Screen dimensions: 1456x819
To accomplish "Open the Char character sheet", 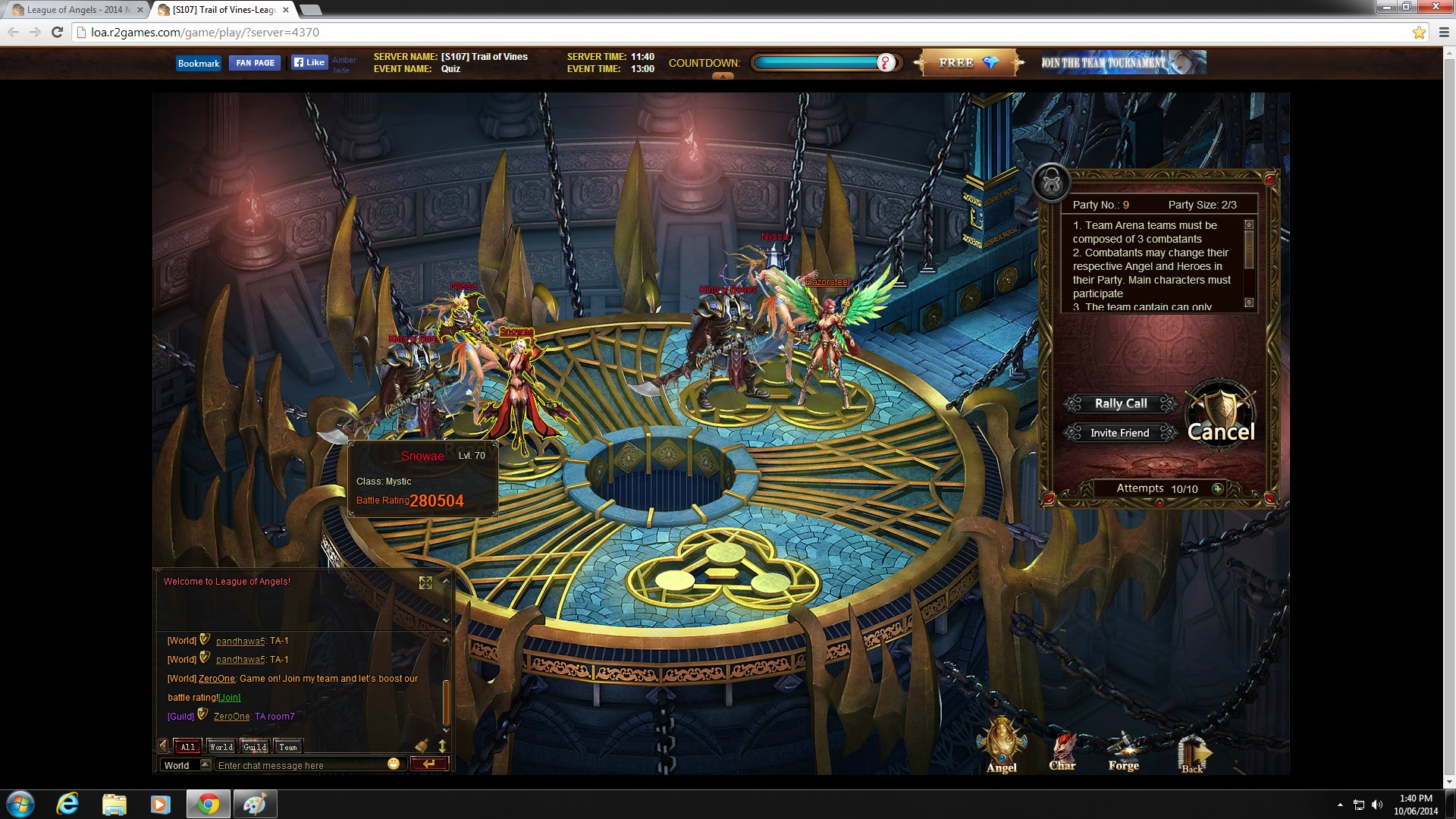I will [1062, 751].
